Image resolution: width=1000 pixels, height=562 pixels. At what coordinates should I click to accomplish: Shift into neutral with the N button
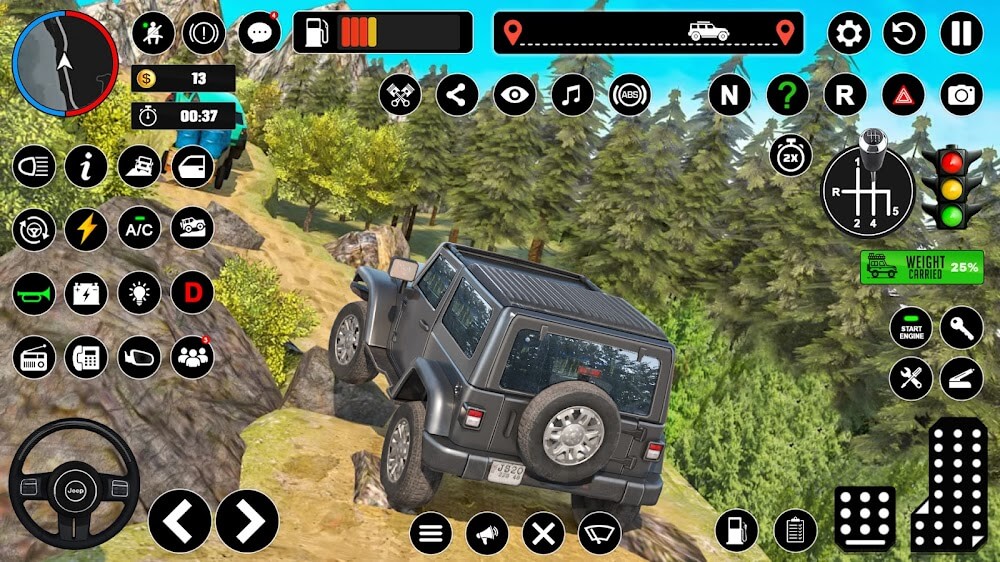pos(730,95)
